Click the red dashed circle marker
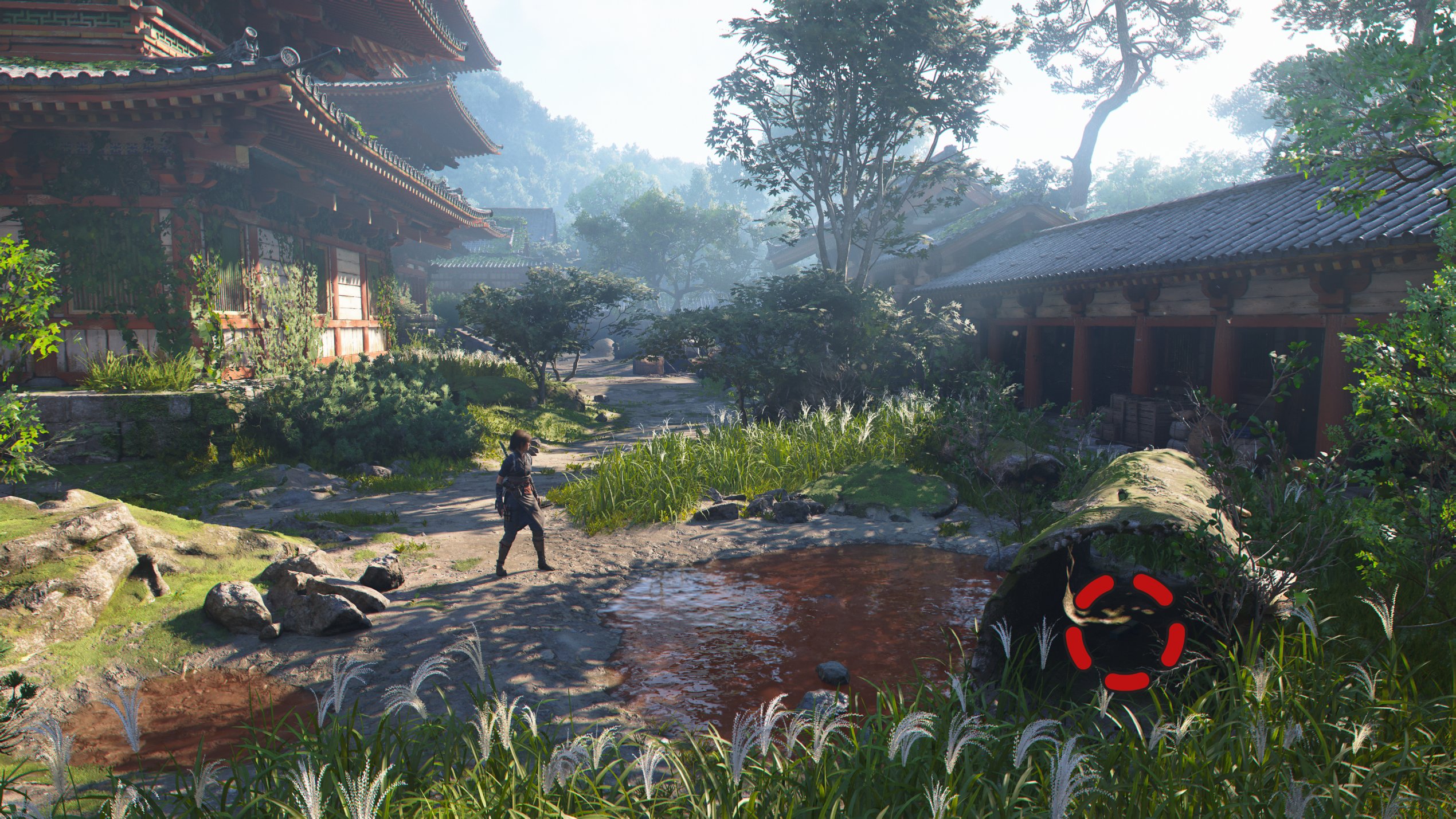The width and height of the screenshot is (1456, 819). point(1124,632)
